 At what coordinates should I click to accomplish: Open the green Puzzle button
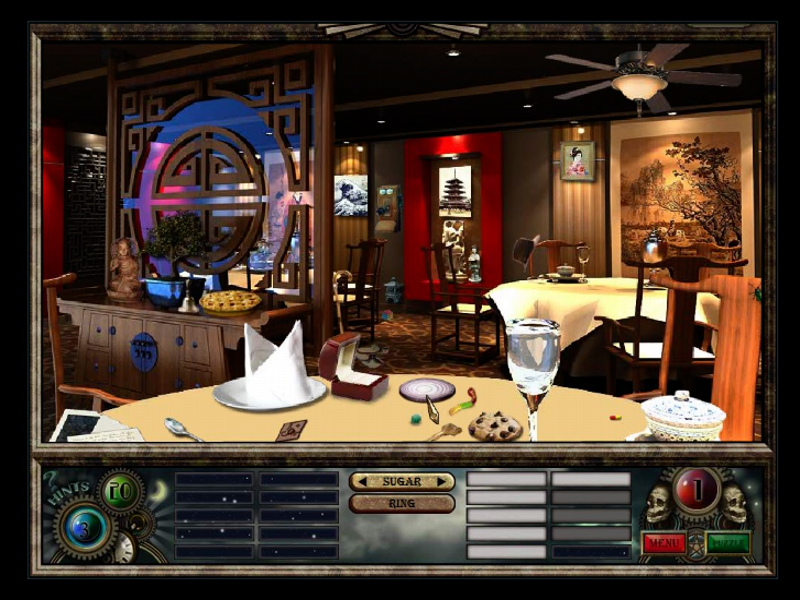coord(728,543)
